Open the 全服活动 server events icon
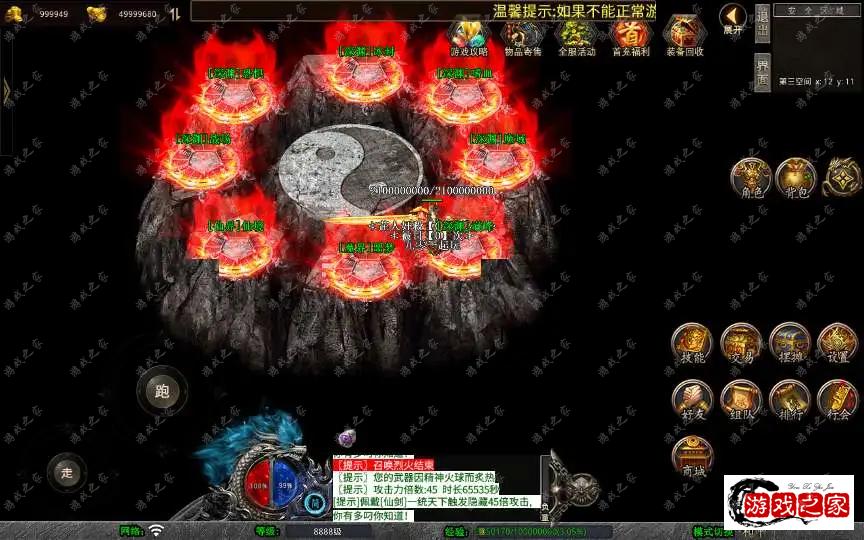 point(576,35)
